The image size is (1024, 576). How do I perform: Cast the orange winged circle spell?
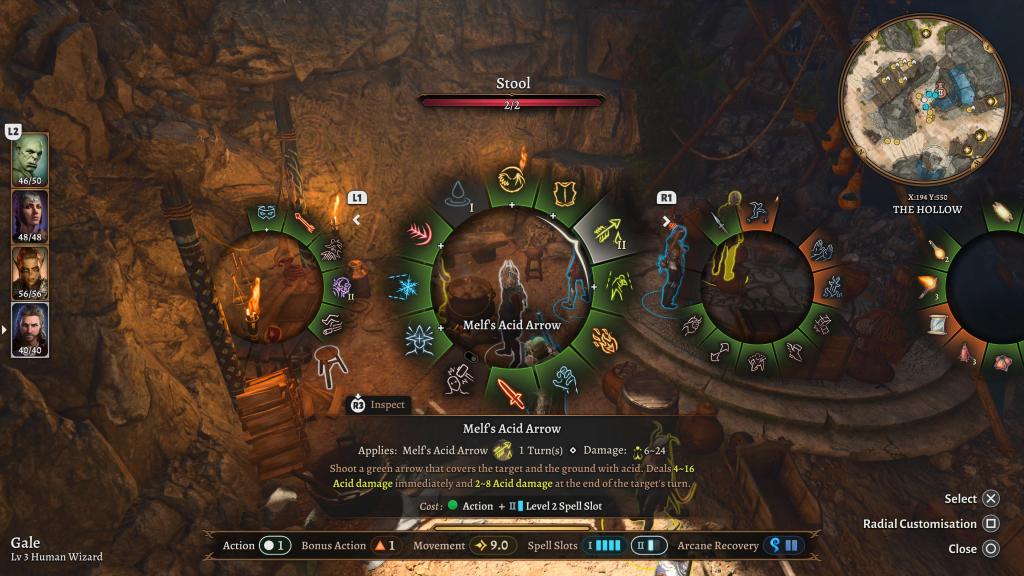512,177
